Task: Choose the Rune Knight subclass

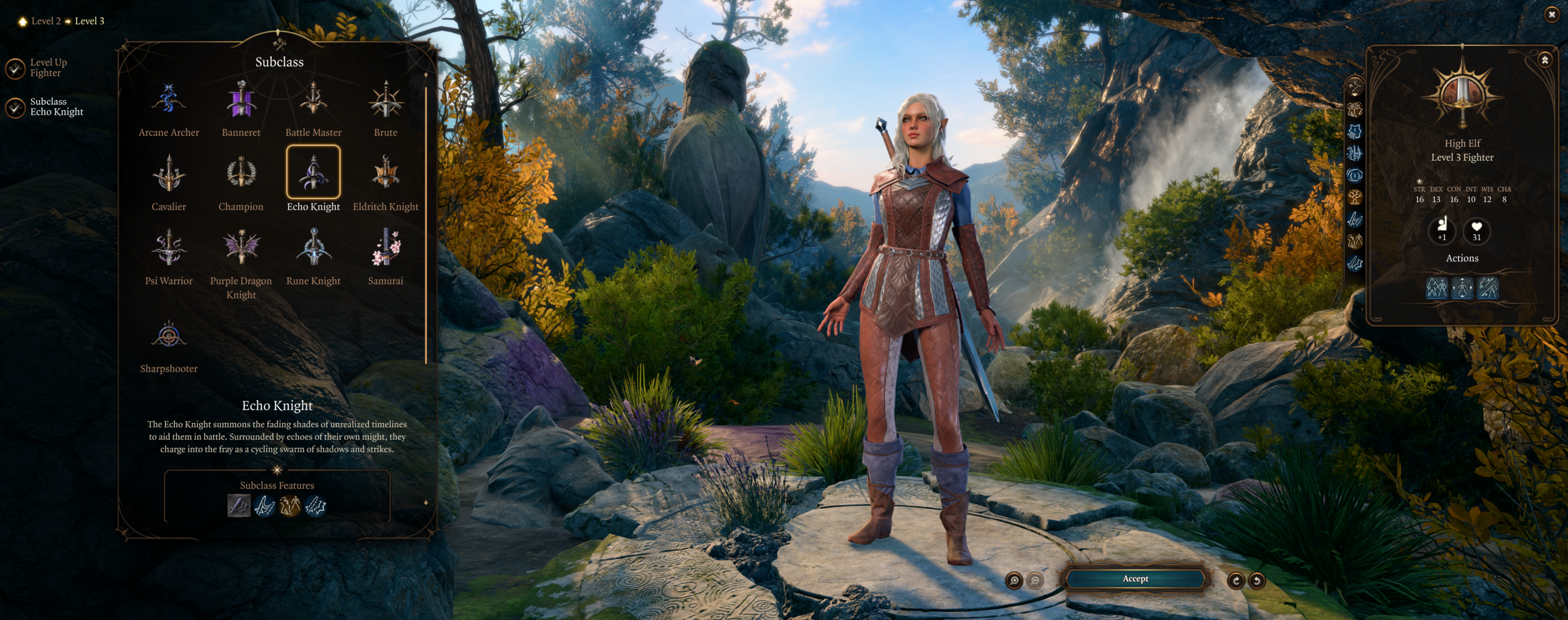Action: click(x=313, y=248)
